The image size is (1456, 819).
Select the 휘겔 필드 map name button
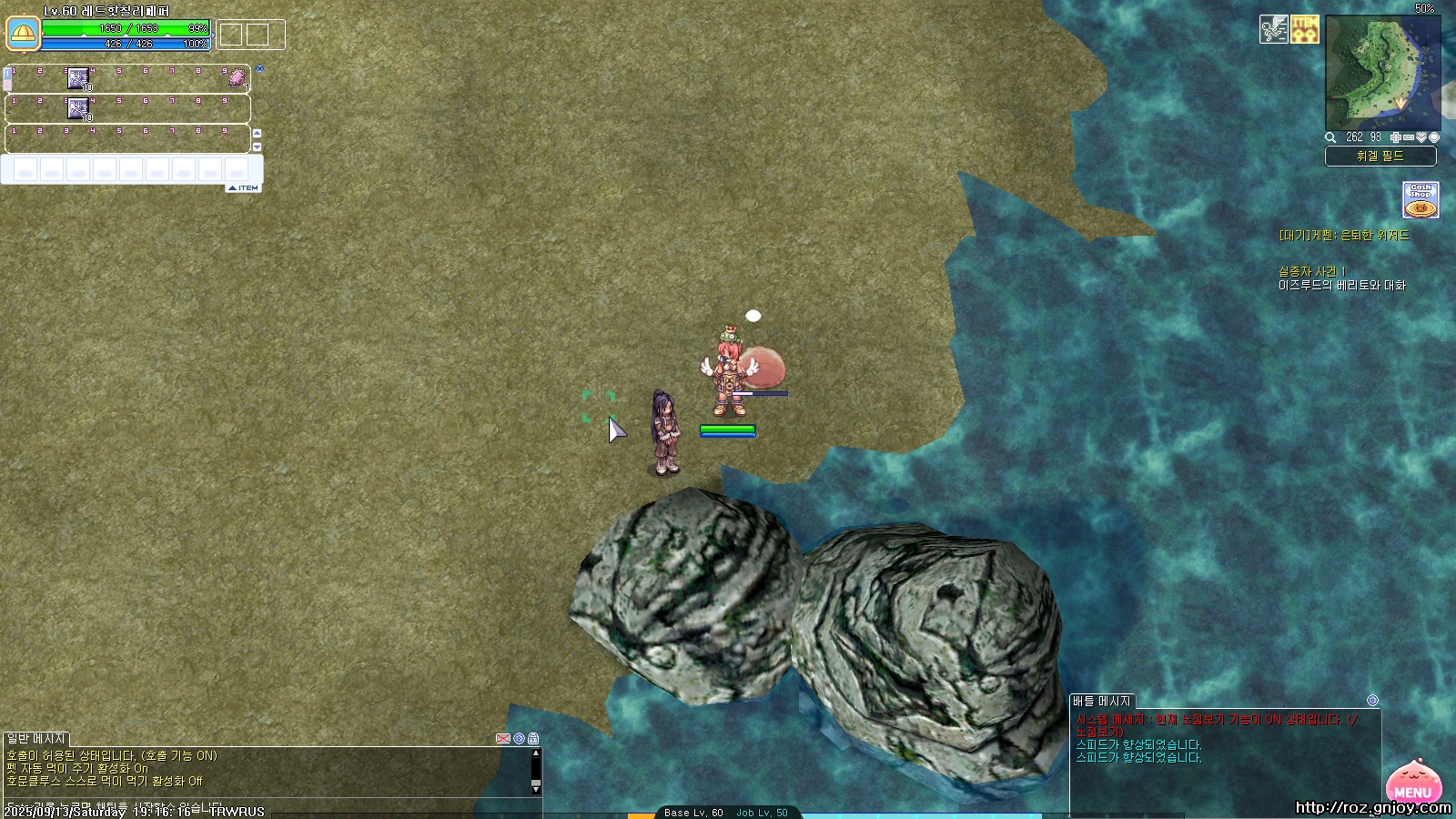(x=1380, y=157)
